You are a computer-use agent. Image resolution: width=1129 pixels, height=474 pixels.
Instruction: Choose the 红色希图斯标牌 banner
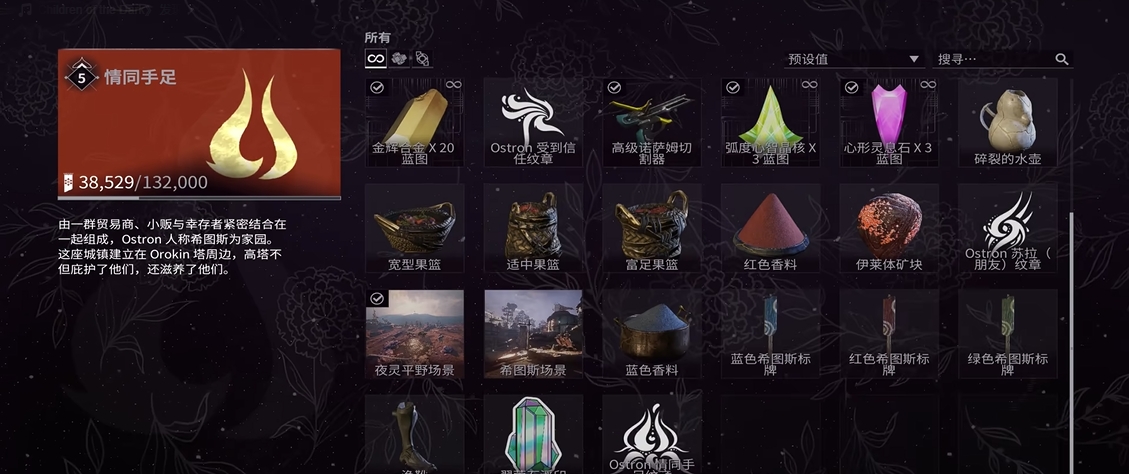[889, 333]
